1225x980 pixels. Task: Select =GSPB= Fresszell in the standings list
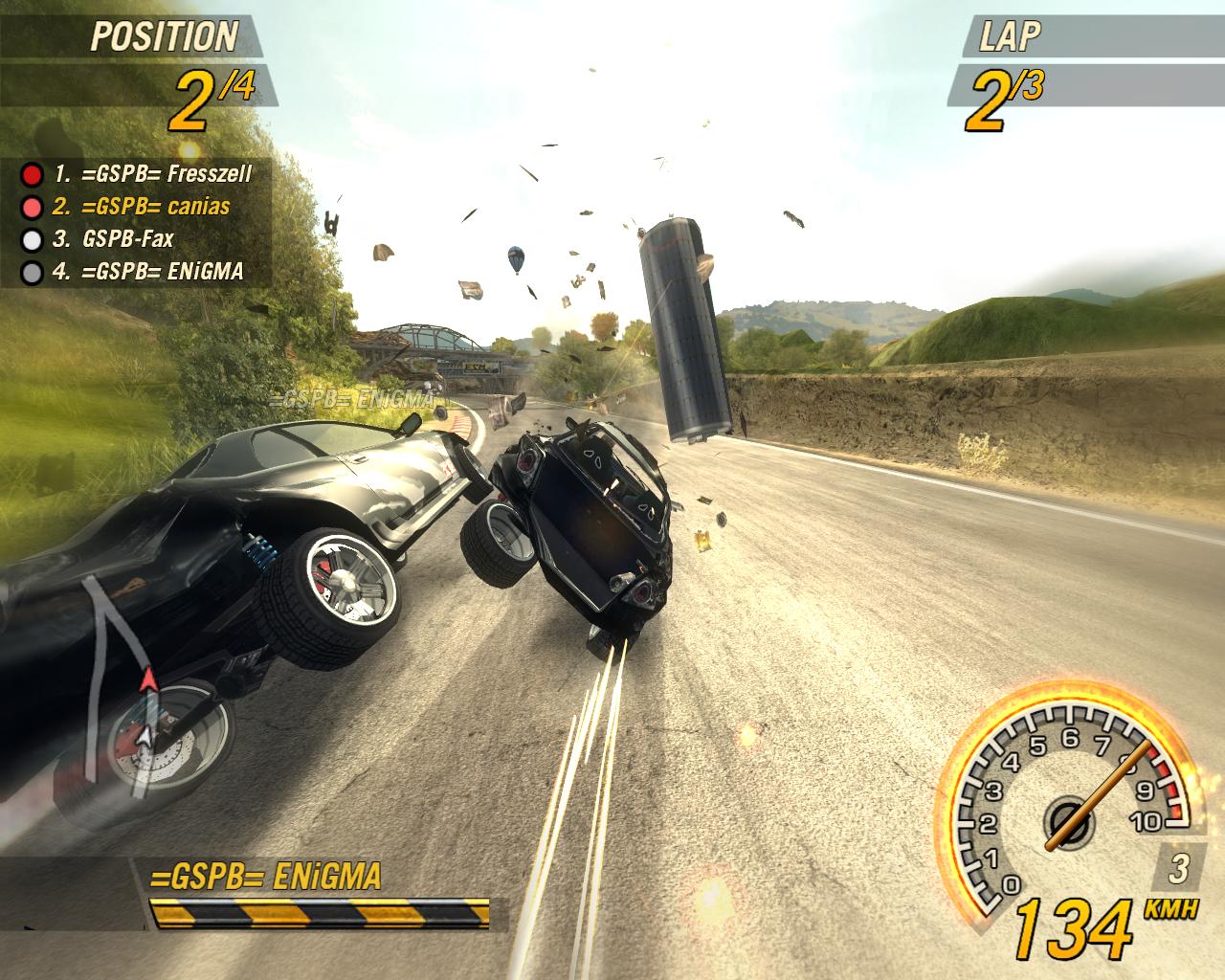(x=153, y=174)
